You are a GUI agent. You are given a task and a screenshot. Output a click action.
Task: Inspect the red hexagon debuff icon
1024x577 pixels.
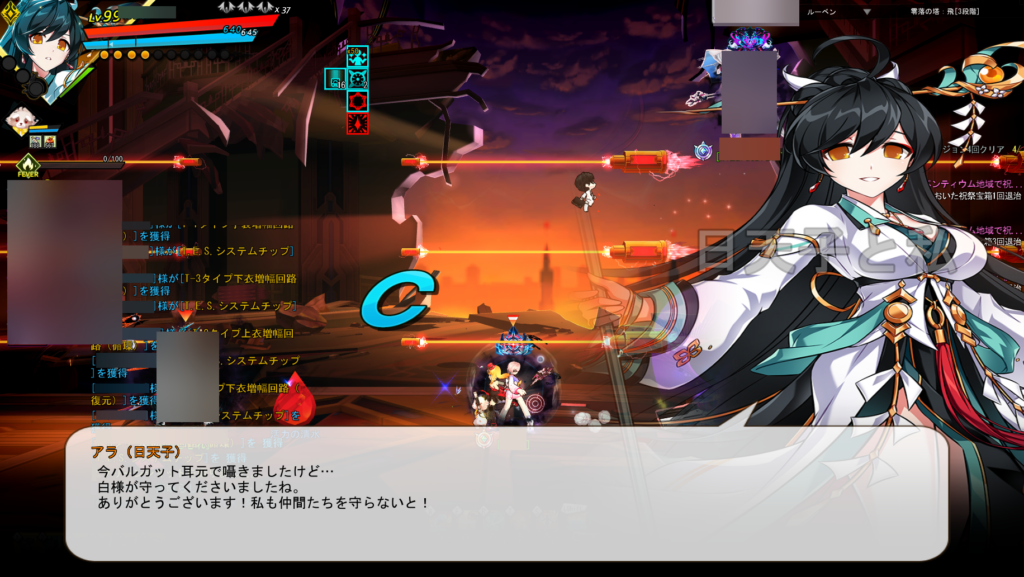(357, 101)
